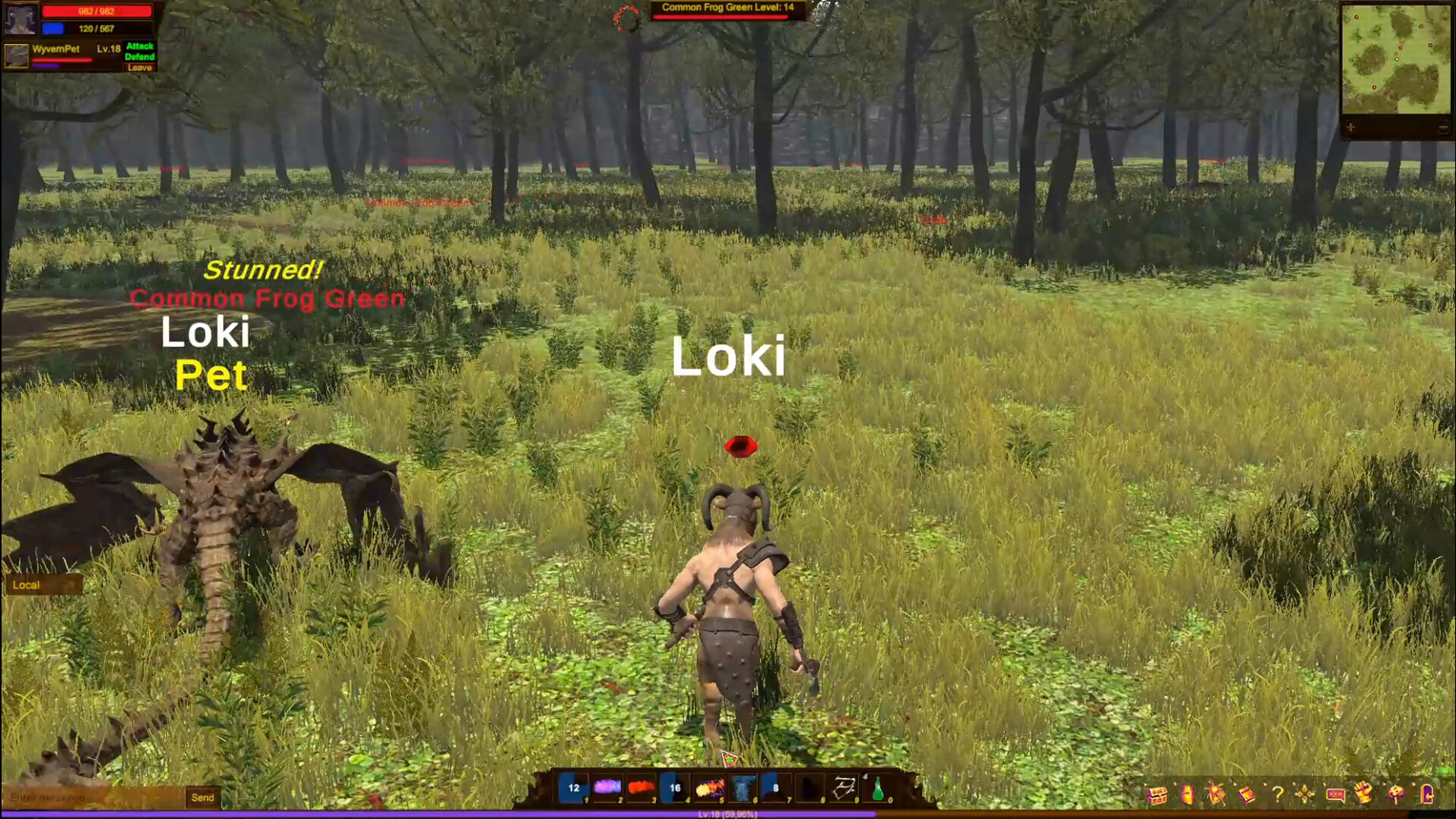1456x819 pixels.
Task: Set WyvernPet to Attack mode
Action: pos(140,46)
